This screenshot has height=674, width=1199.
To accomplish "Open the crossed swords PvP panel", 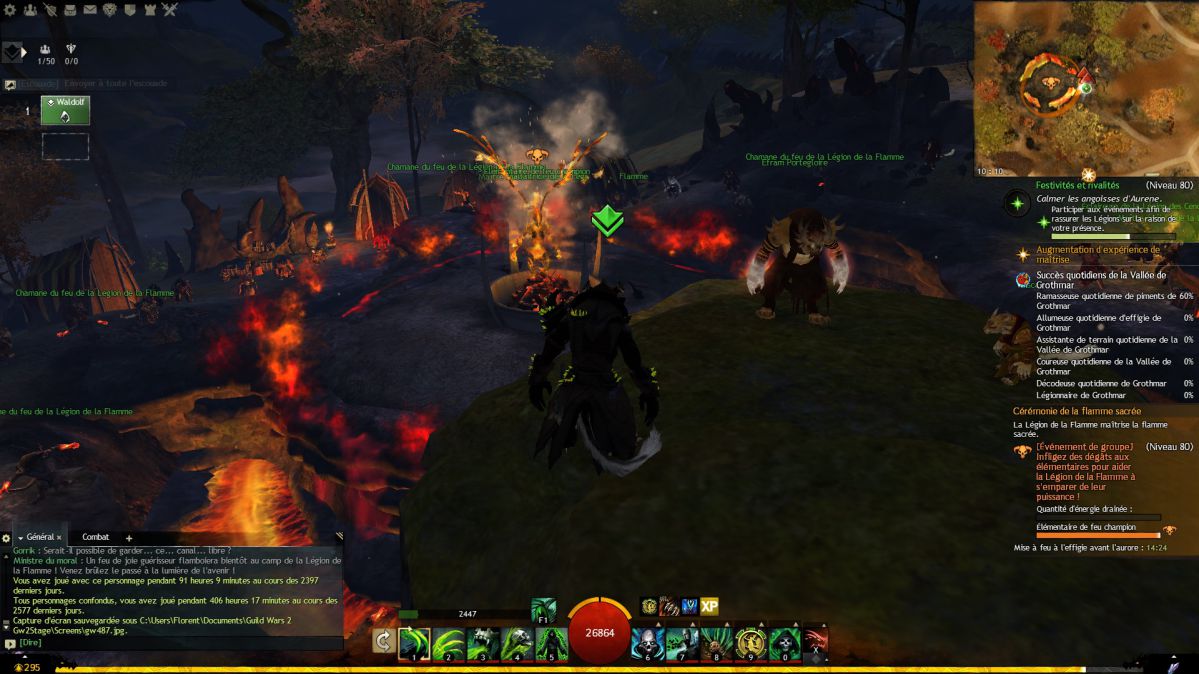I will pyautogui.click(x=170, y=9).
